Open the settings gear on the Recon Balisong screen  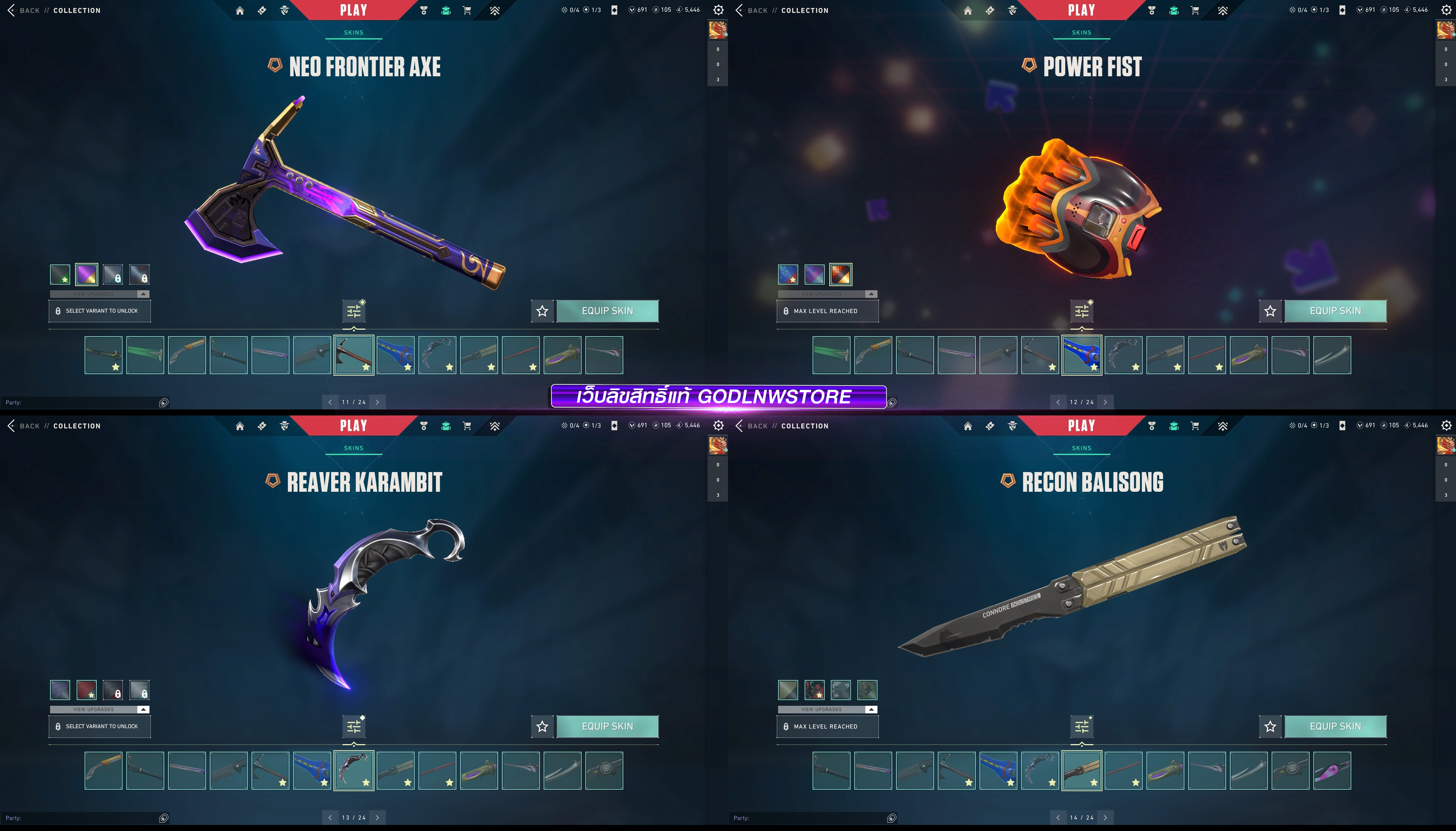tap(1446, 426)
